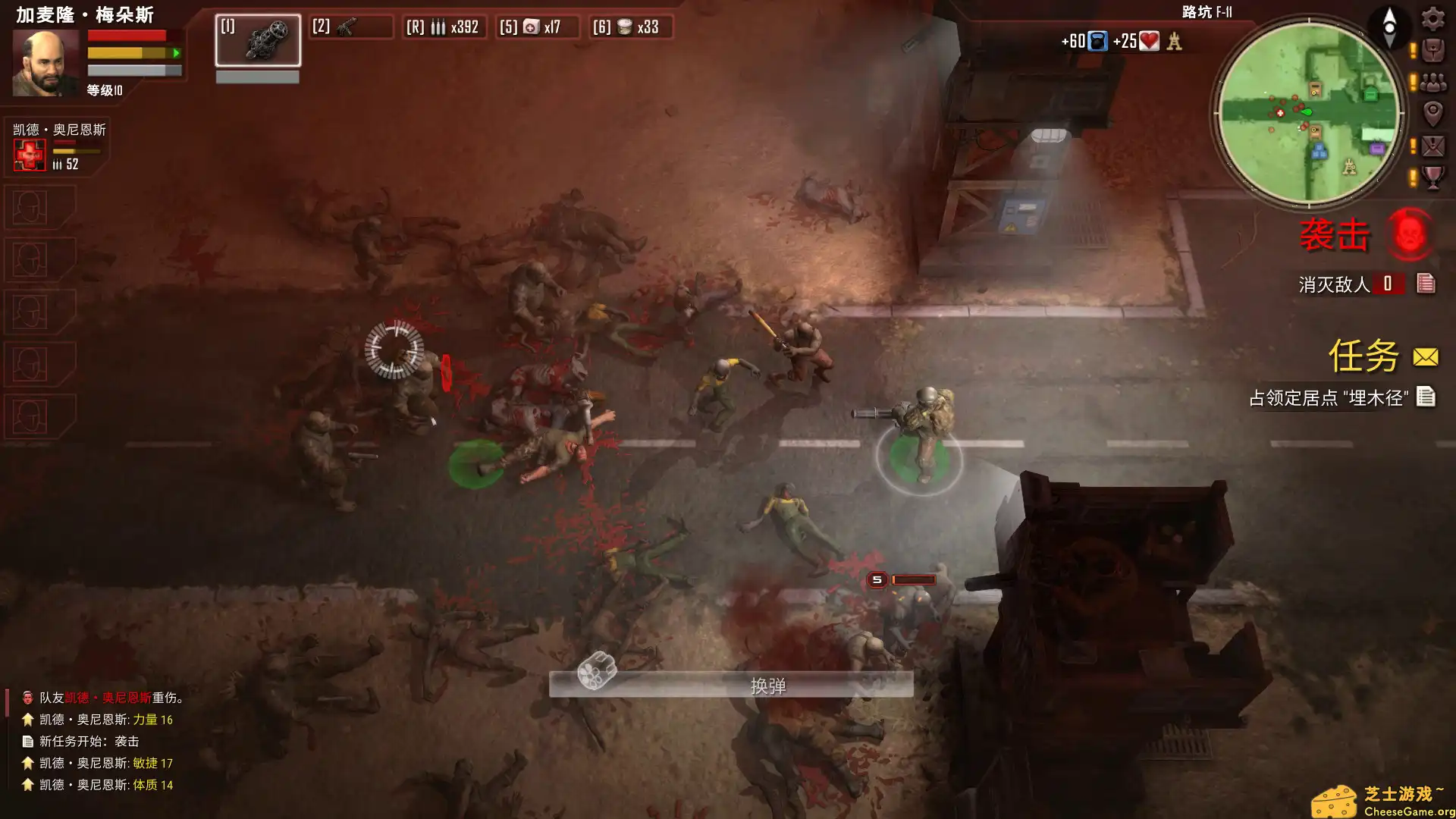Open the unread mail envelope icon

(x=1433, y=147)
